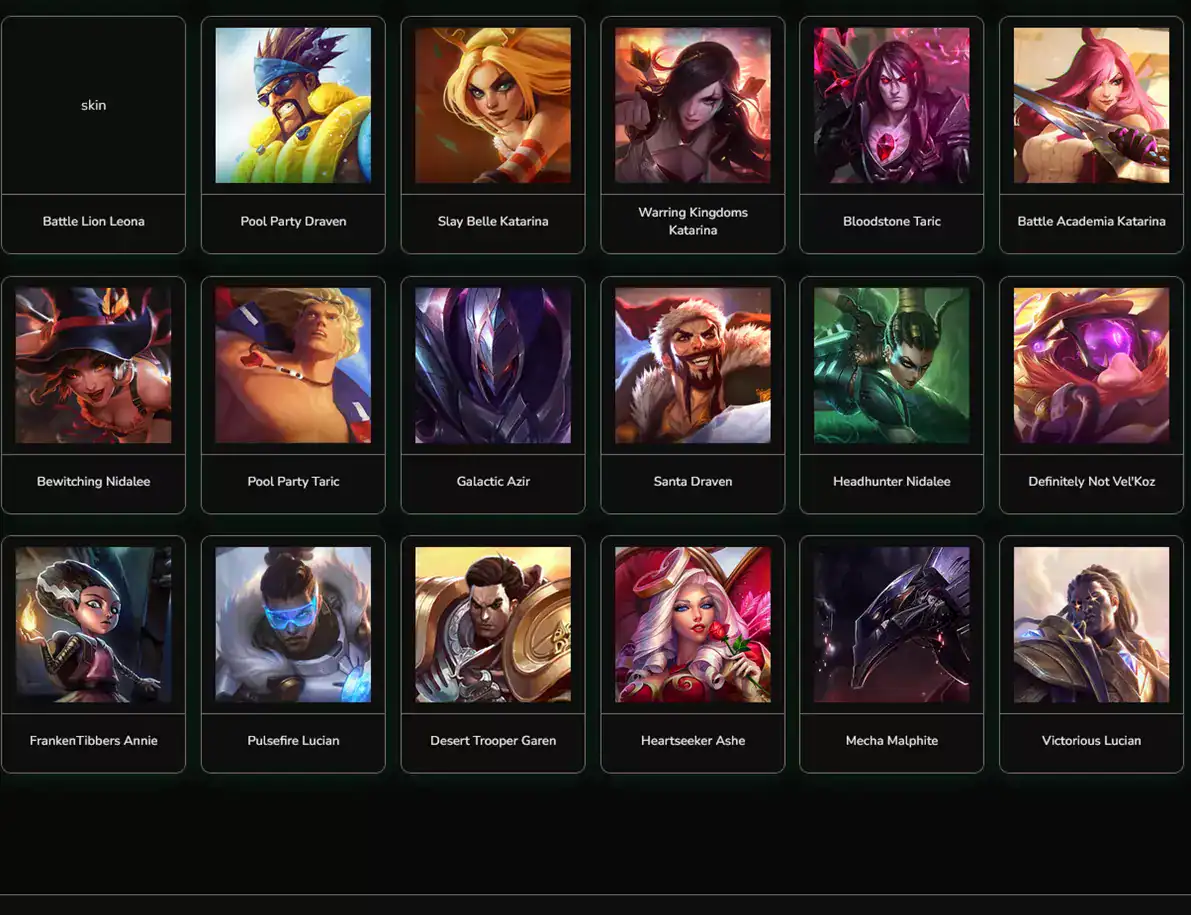This screenshot has width=1191, height=915.
Task: Open the Slay Belle Katarina skin tile
Action: [493, 135]
